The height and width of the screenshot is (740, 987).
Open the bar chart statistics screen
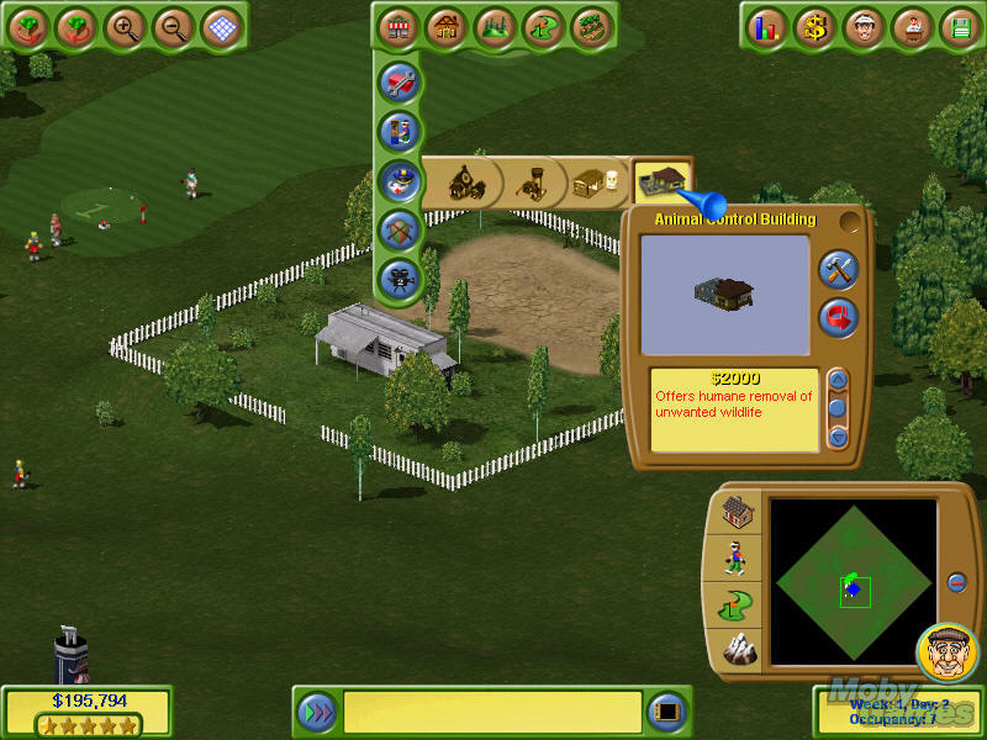[x=768, y=28]
